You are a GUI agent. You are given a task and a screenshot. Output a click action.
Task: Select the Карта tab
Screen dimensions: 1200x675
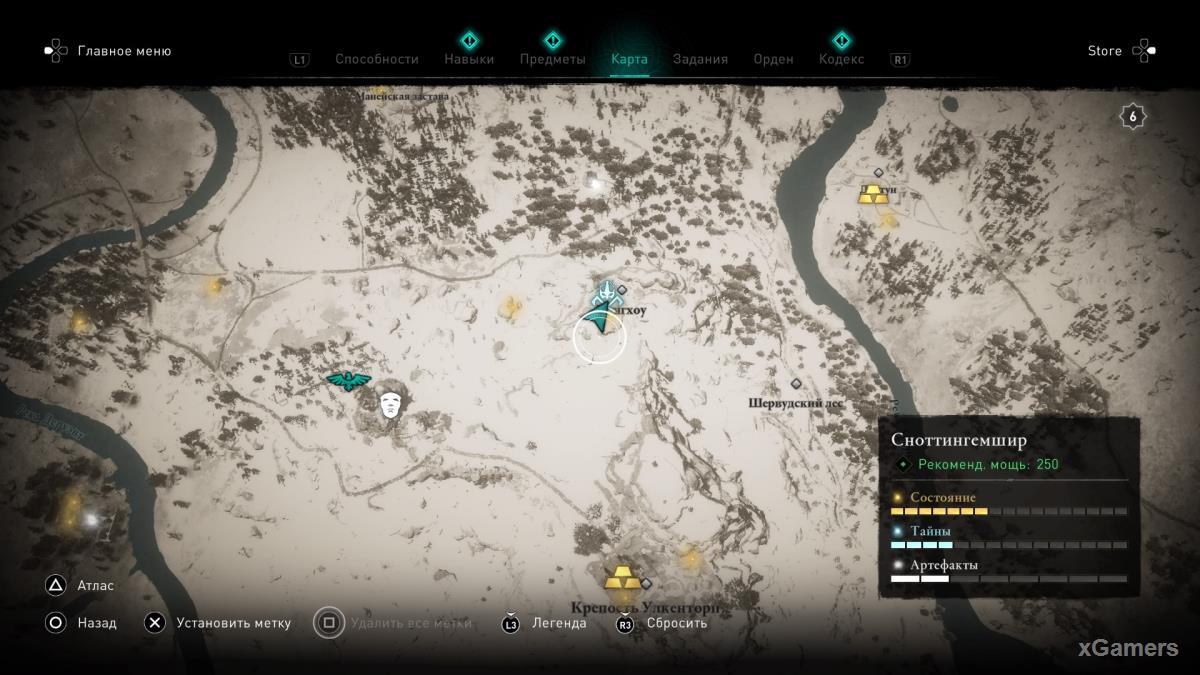pyautogui.click(x=629, y=59)
